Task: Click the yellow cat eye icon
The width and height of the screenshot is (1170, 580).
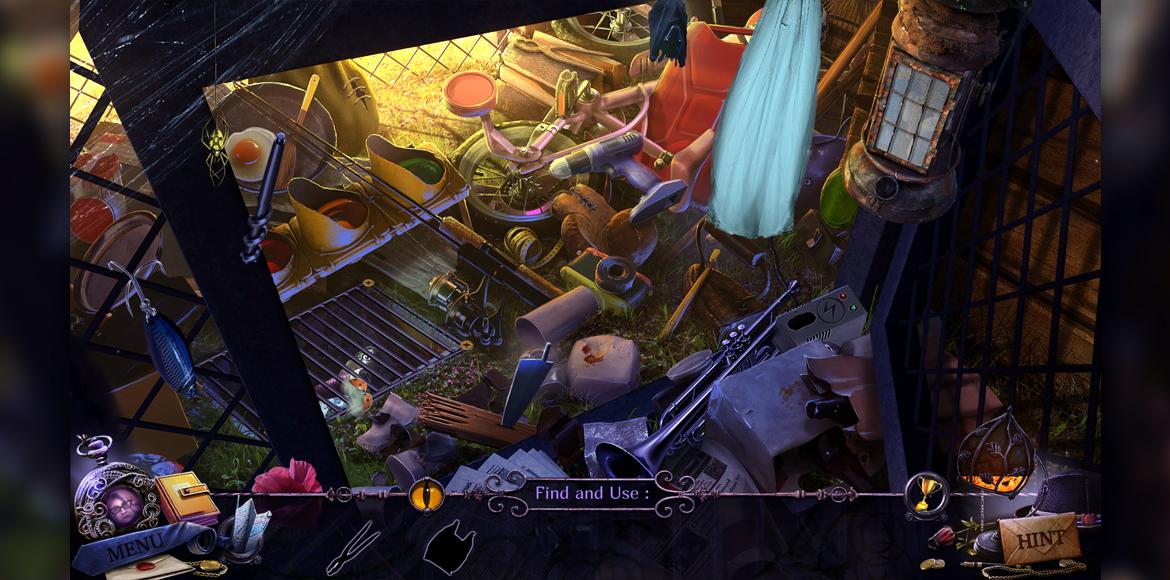Action: [x=424, y=493]
